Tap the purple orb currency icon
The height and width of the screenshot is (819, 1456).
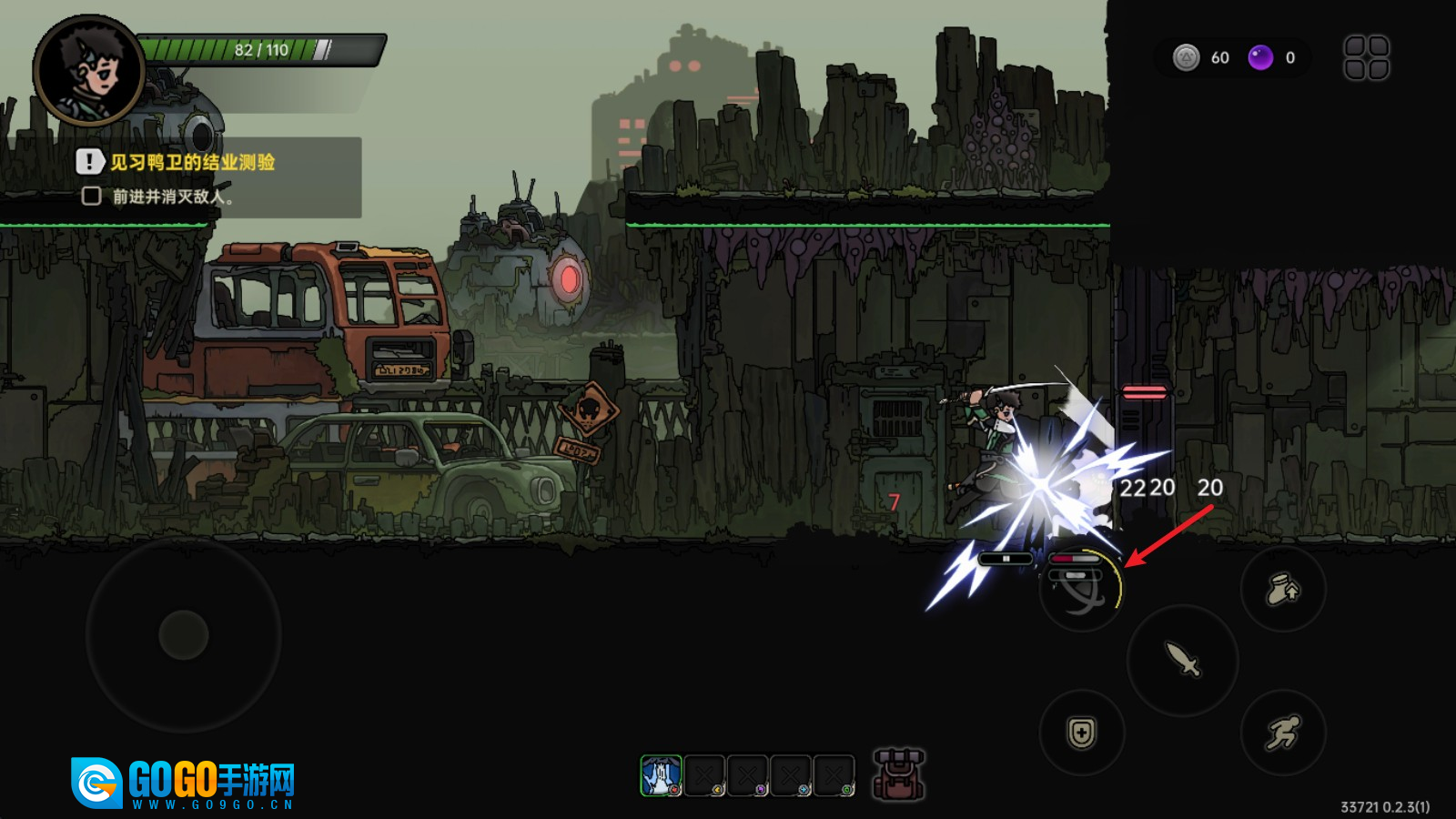click(1260, 57)
